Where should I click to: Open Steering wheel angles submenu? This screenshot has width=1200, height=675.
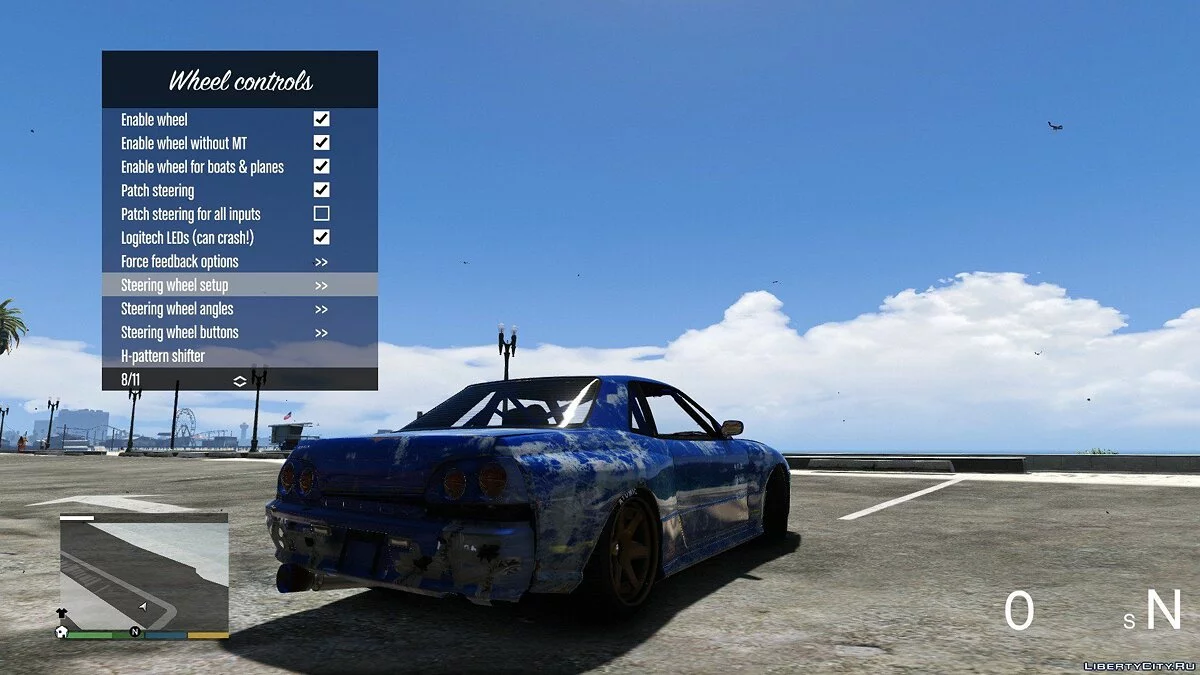(x=239, y=309)
